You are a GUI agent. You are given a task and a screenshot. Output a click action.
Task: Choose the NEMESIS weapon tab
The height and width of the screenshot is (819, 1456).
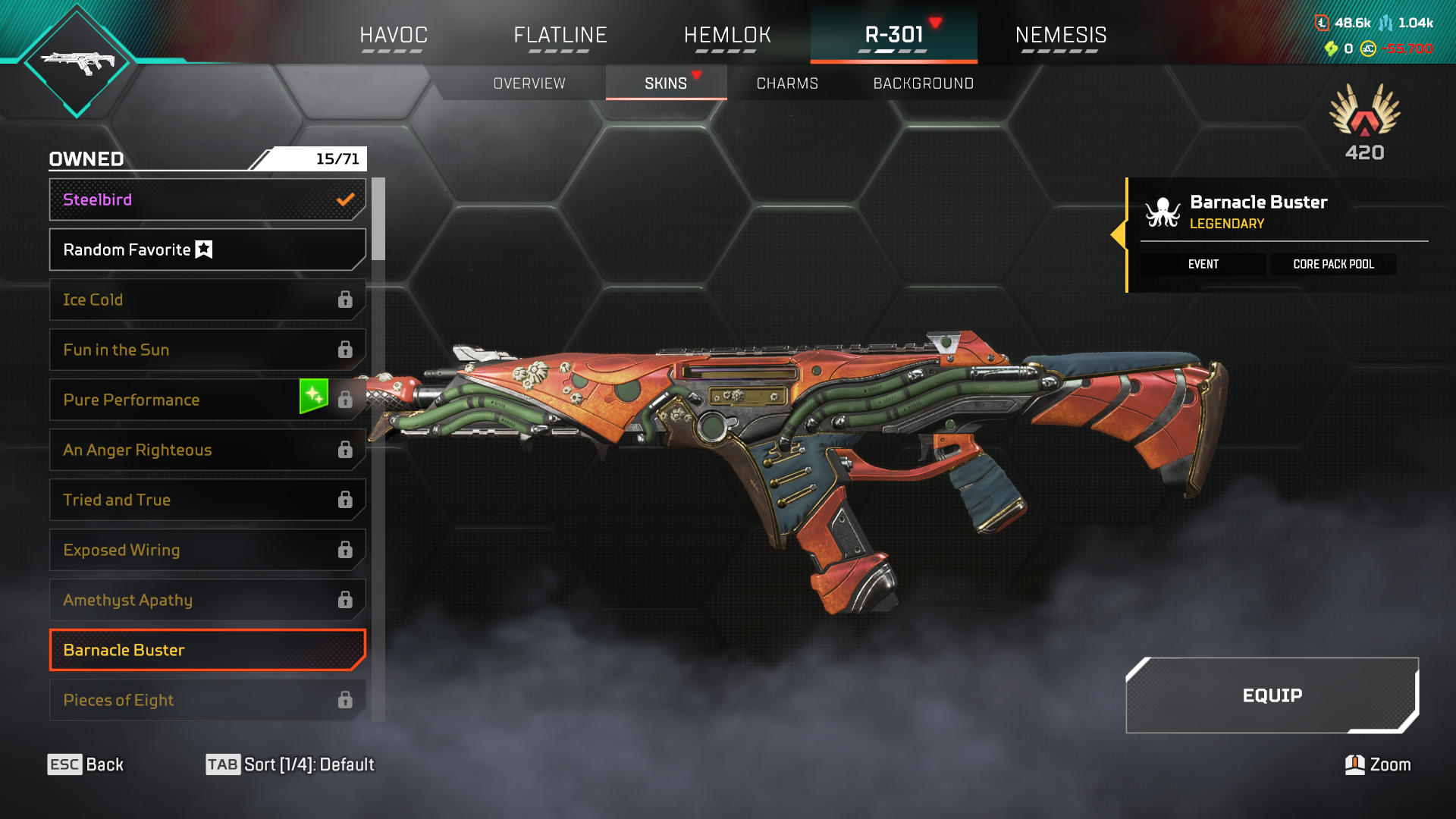tap(1060, 35)
